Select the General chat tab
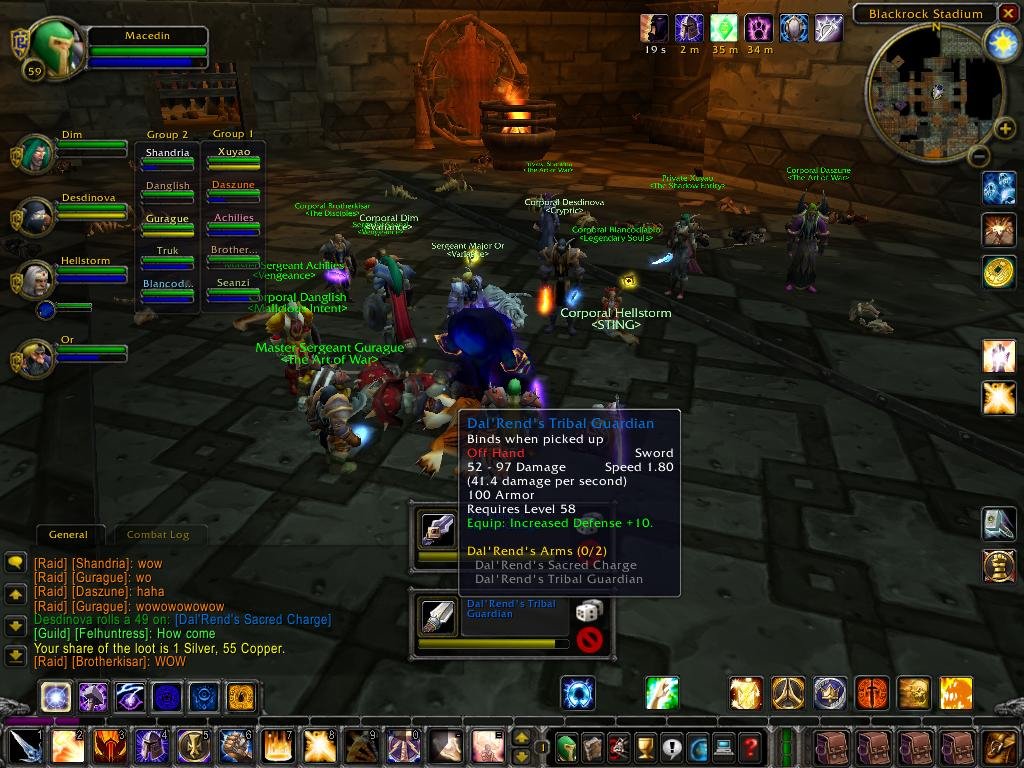The width and height of the screenshot is (1024, 768). click(x=68, y=535)
